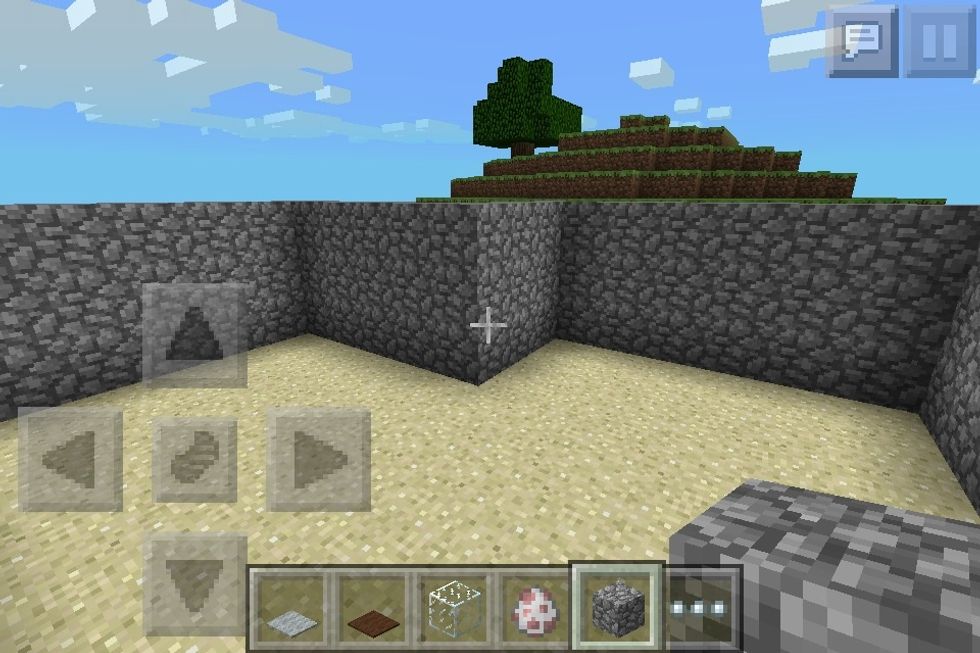Viewport: 980px width, 653px height.
Task: Choose the pink spawn egg slot
Action: tap(537, 608)
